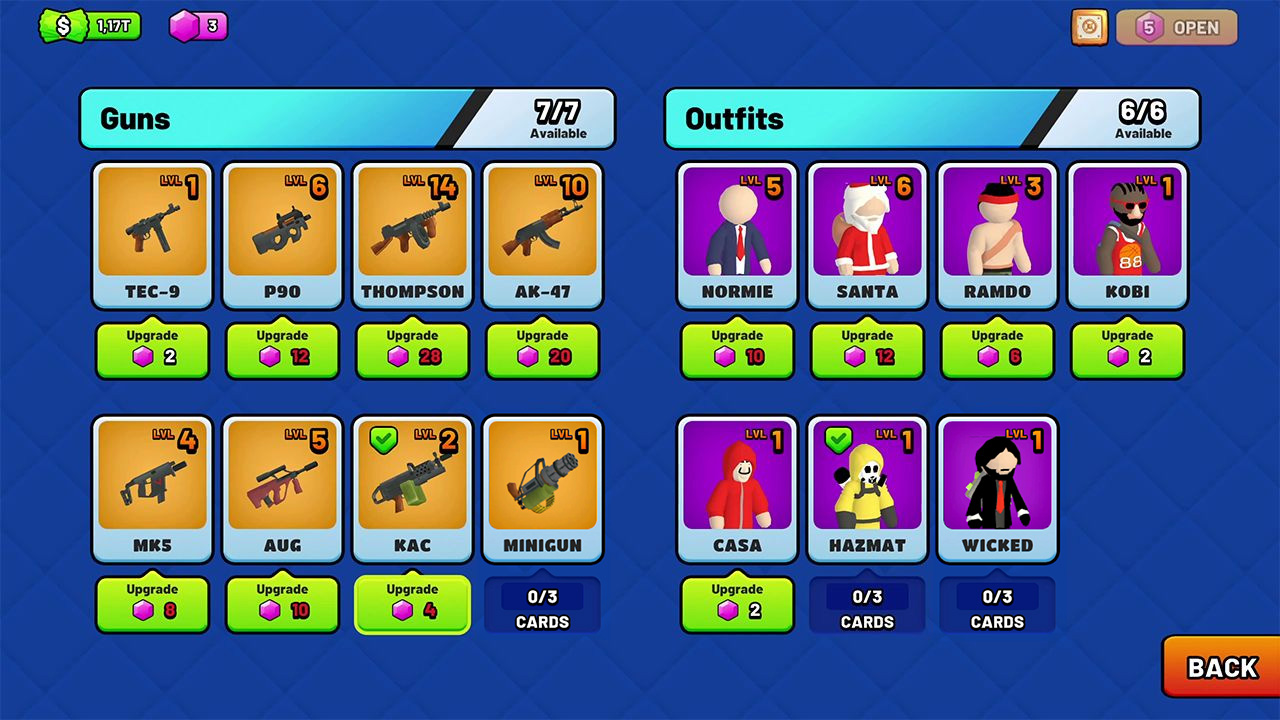Screen dimensions: 1280x720
Task: Equip the Minigun card
Action: click(542, 489)
